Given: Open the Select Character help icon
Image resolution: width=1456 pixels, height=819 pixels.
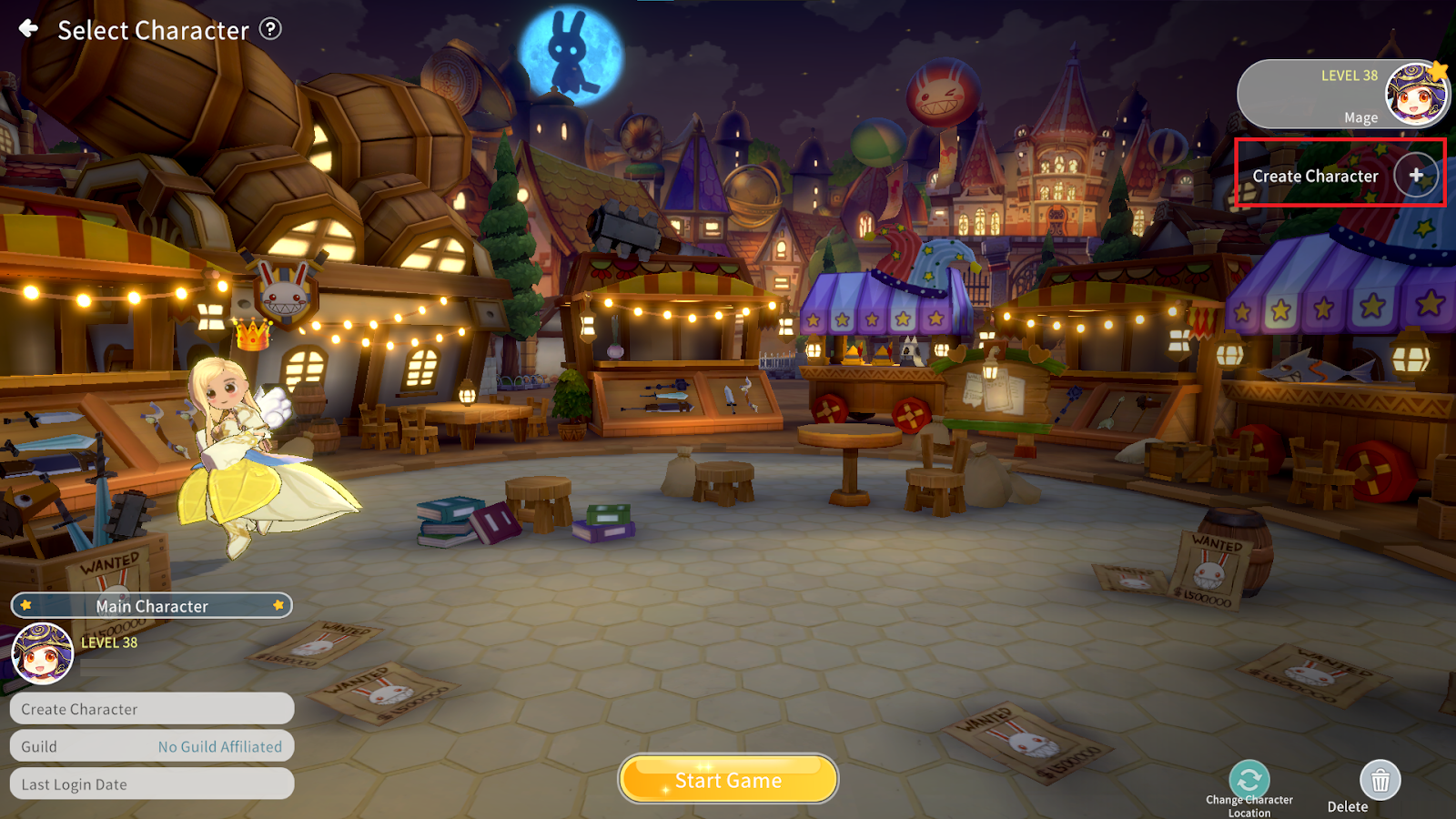Looking at the screenshot, I should click(270, 29).
